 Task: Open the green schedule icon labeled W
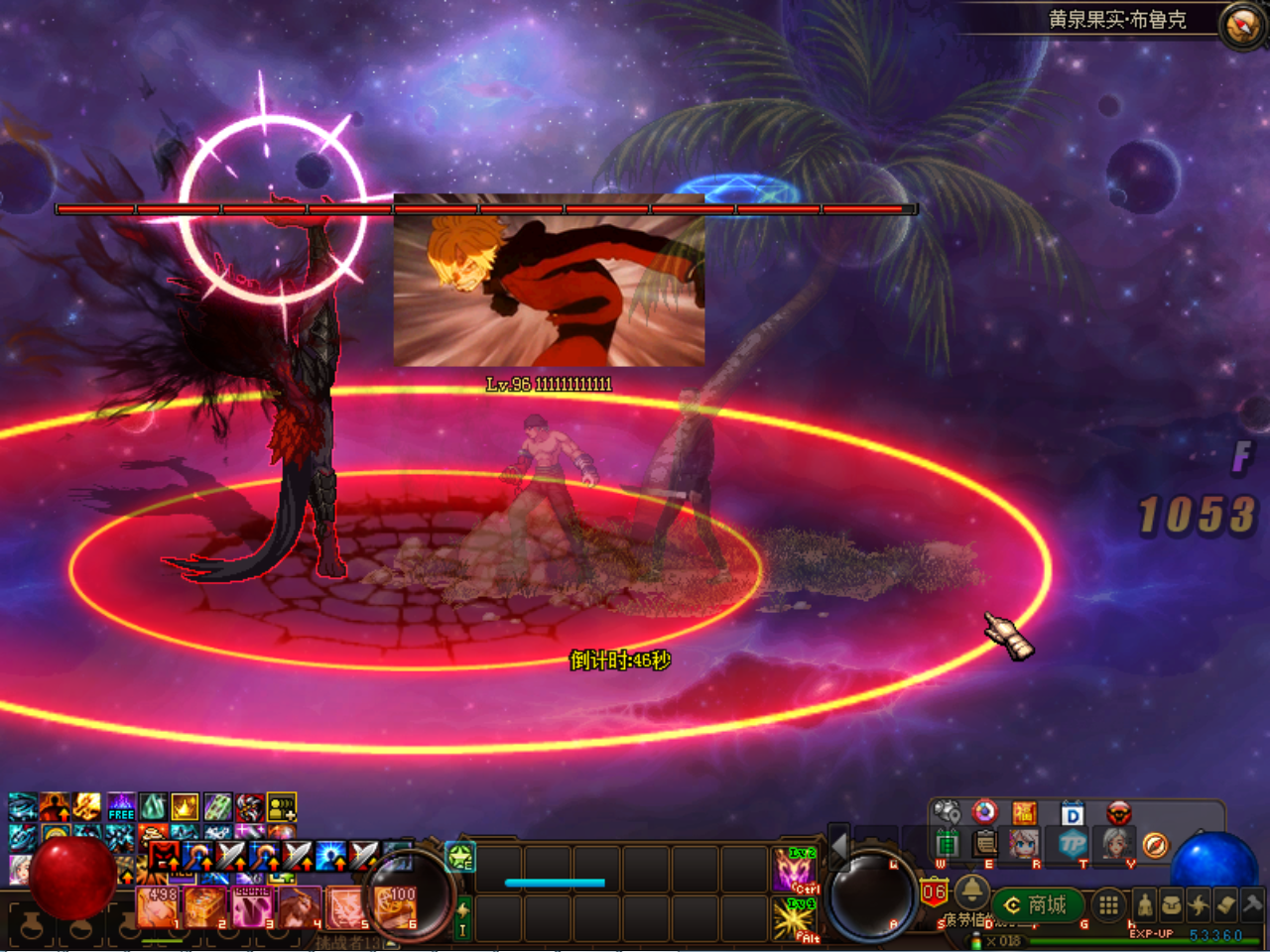[948, 842]
